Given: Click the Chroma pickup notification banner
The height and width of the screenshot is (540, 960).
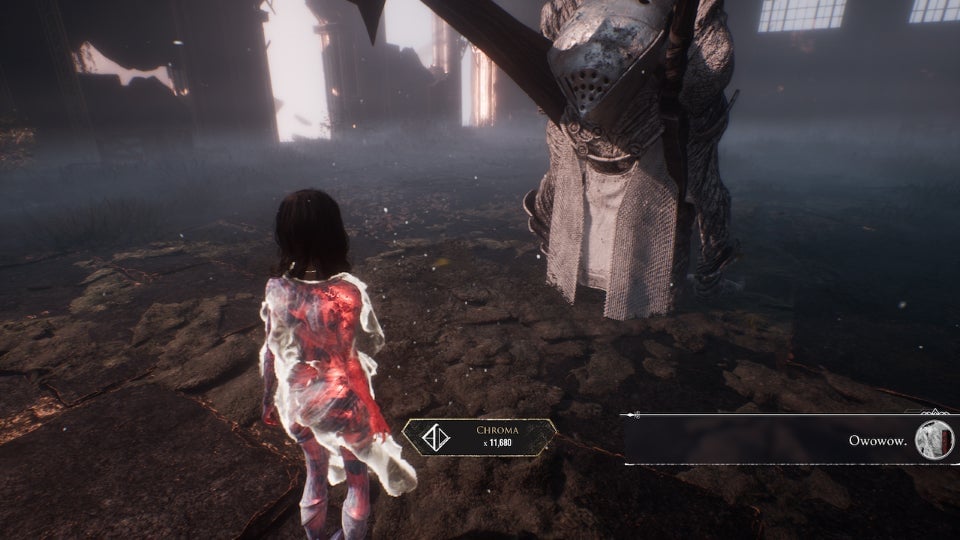Looking at the screenshot, I should [x=480, y=437].
